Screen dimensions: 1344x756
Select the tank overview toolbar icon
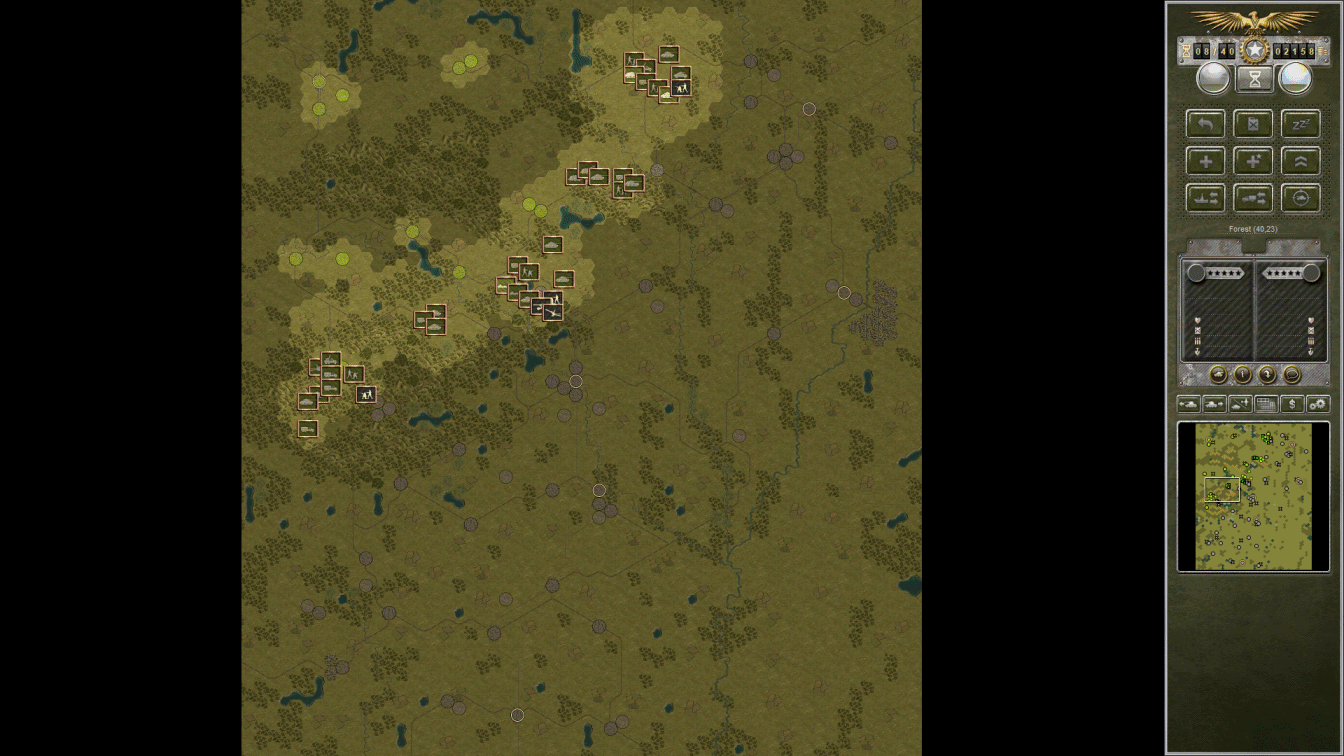click(x=1189, y=403)
